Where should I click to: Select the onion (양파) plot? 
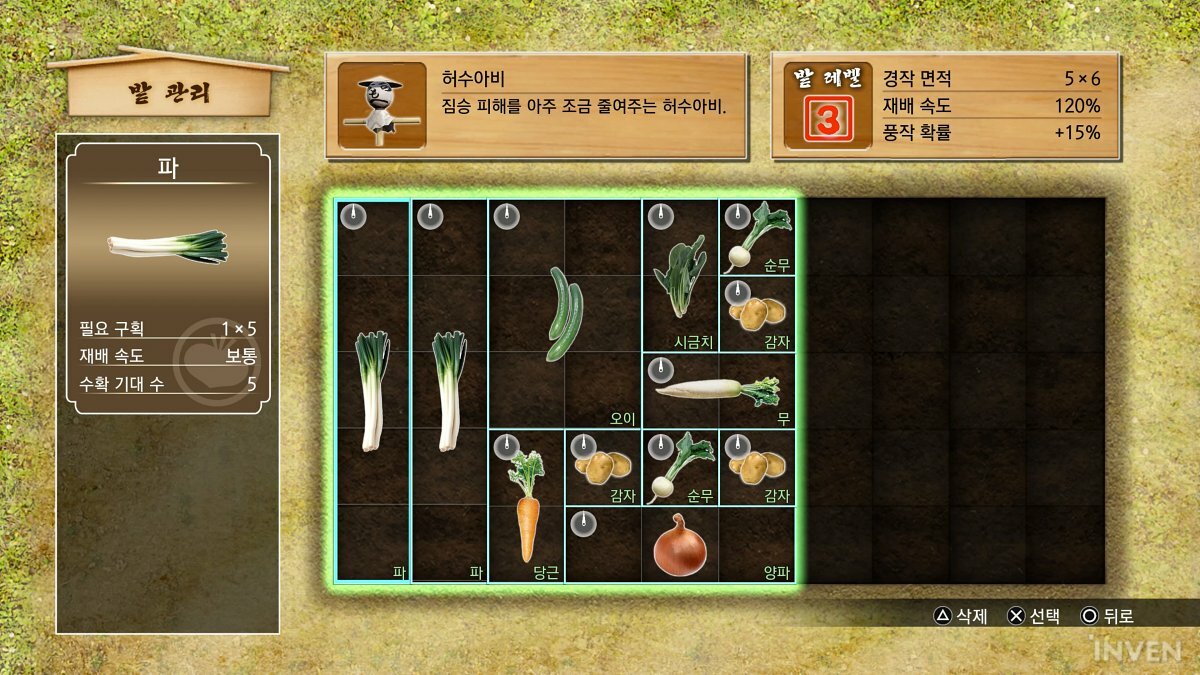tap(680, 545)
